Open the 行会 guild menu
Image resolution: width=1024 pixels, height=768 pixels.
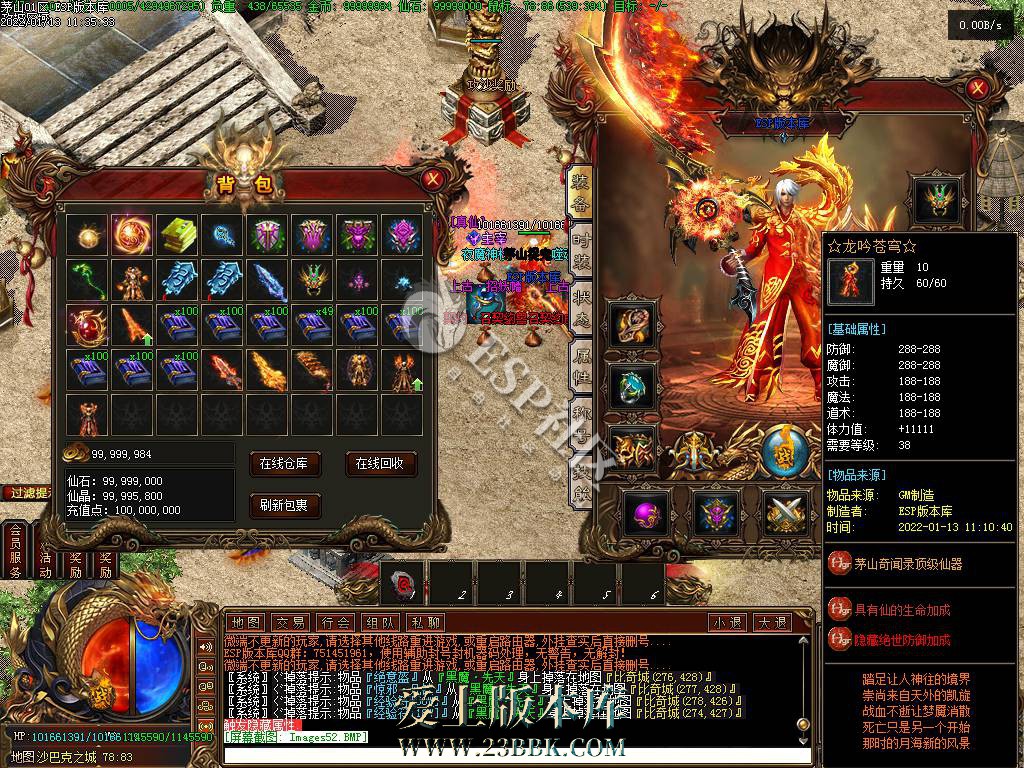pos(336,622)
